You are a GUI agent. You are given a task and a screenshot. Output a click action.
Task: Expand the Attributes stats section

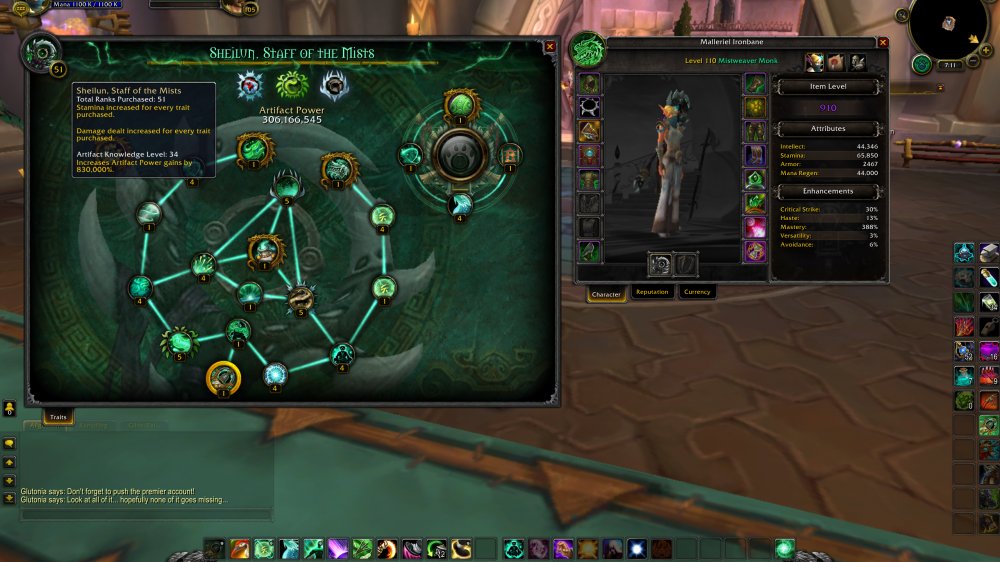[827, 128]
